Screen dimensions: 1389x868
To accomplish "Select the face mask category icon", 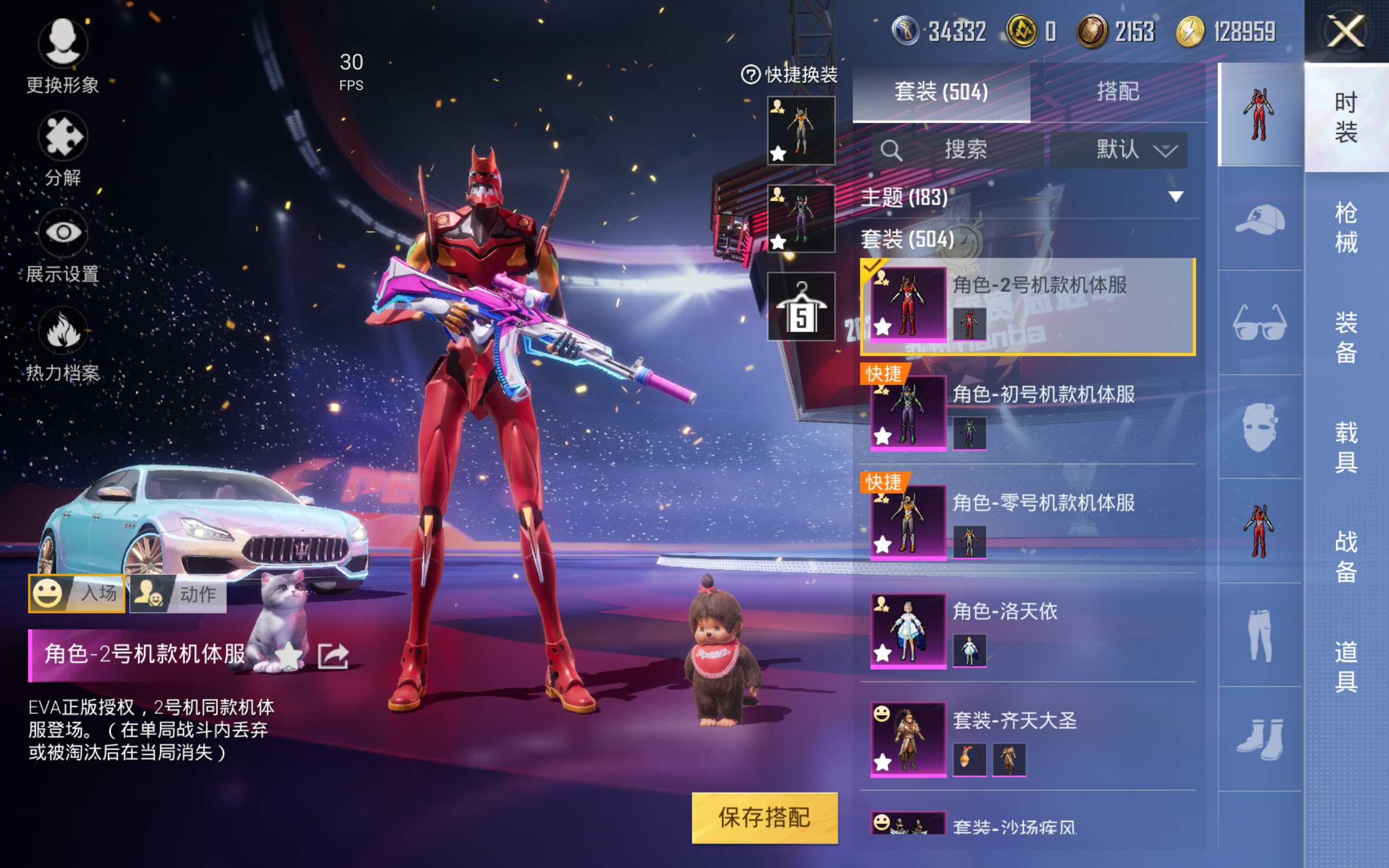I will point(1260,427).
